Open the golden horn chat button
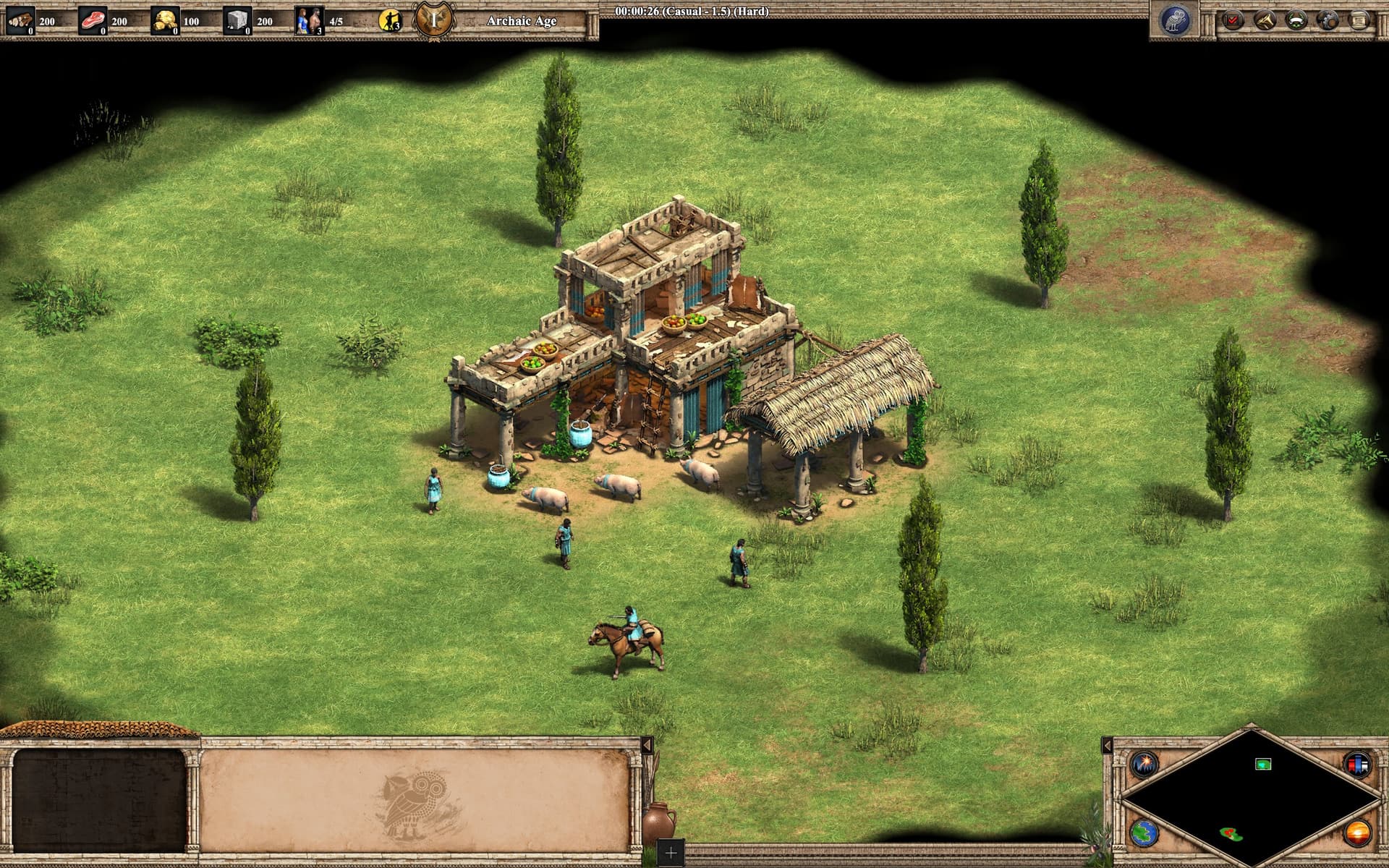The image size is (1389, 868). [1265, 20]
